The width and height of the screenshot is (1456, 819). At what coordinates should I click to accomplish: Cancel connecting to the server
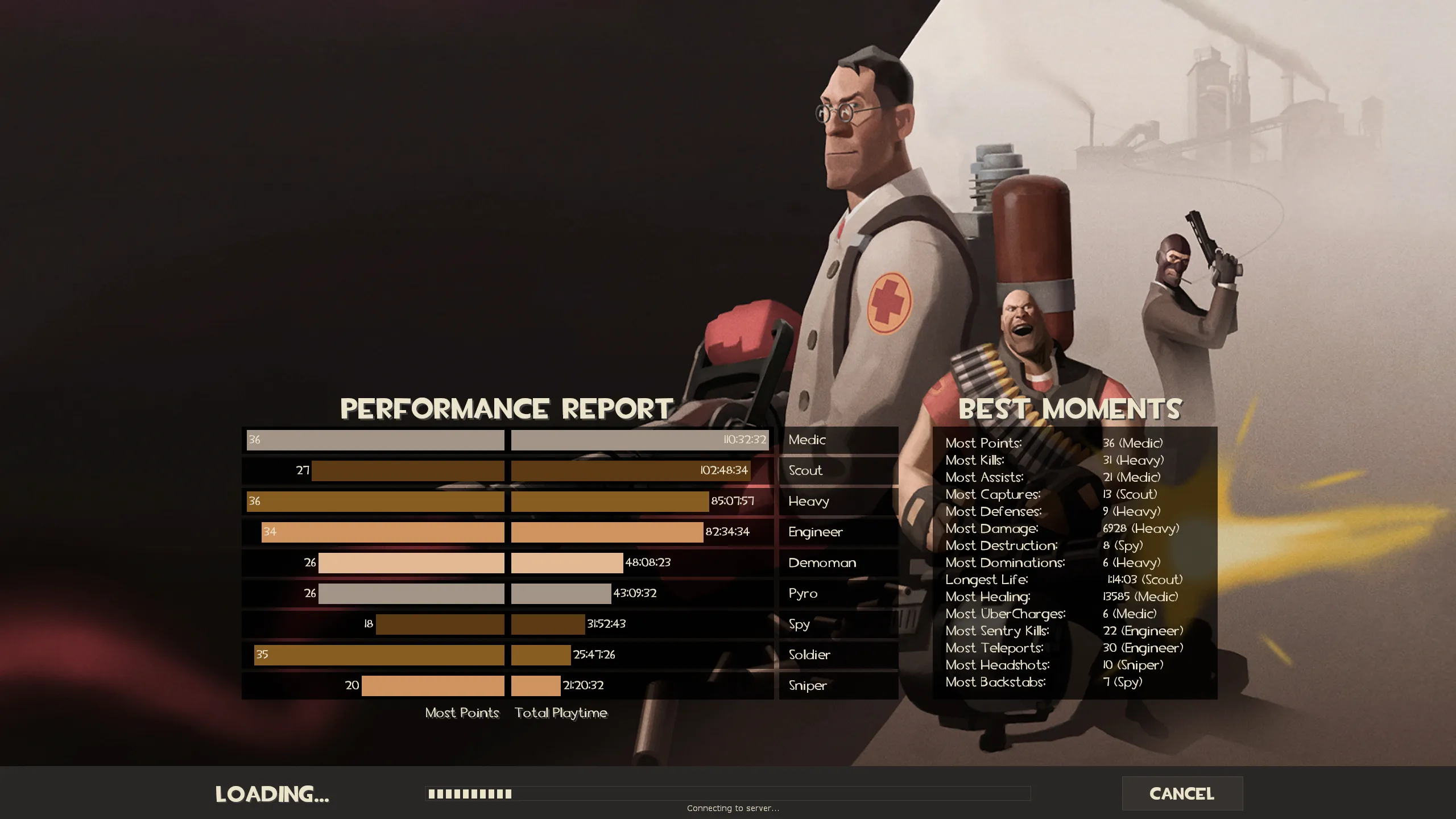tap(1182, 793)
